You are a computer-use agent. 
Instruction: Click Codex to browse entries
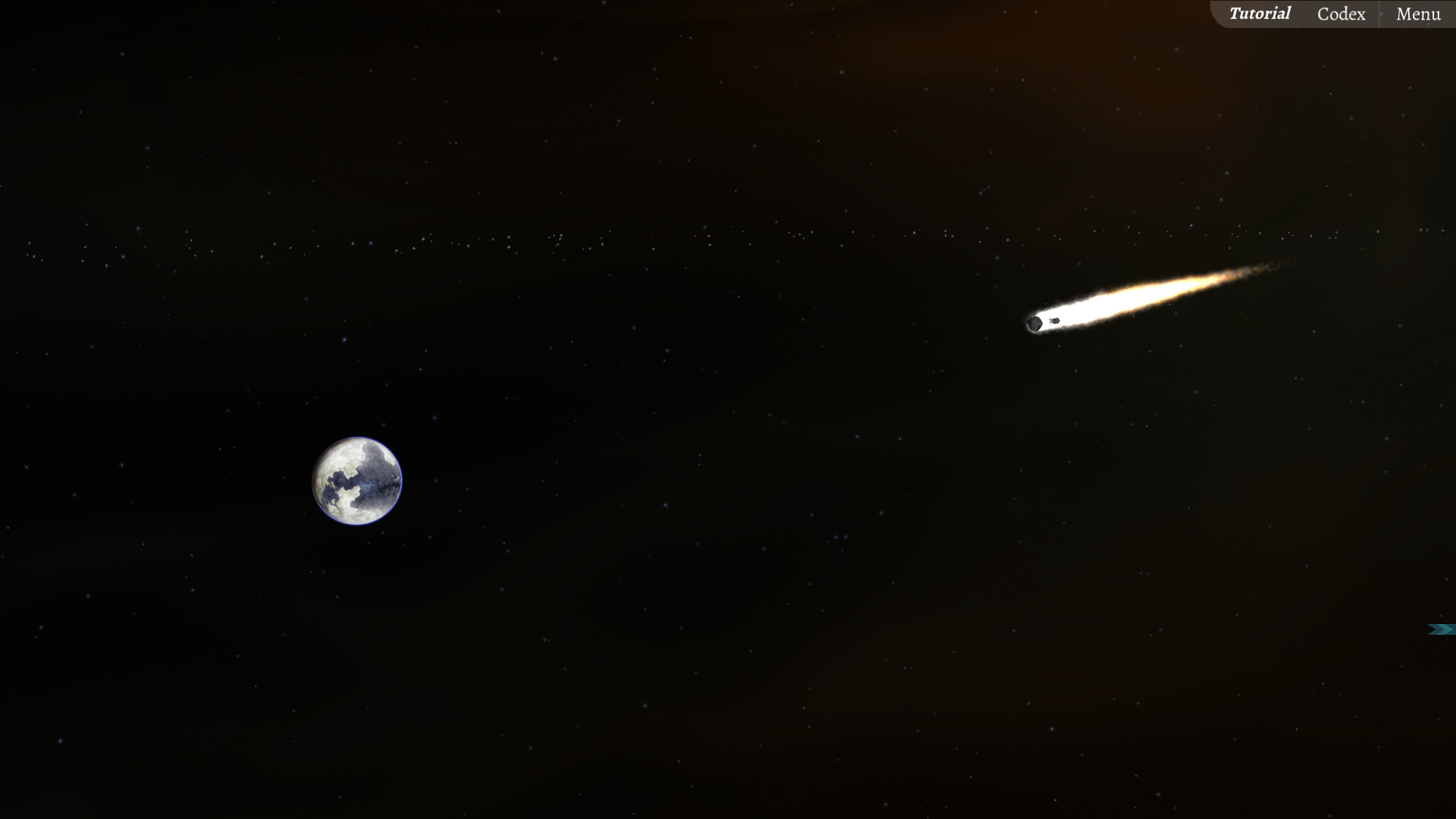coord(1339,14)
